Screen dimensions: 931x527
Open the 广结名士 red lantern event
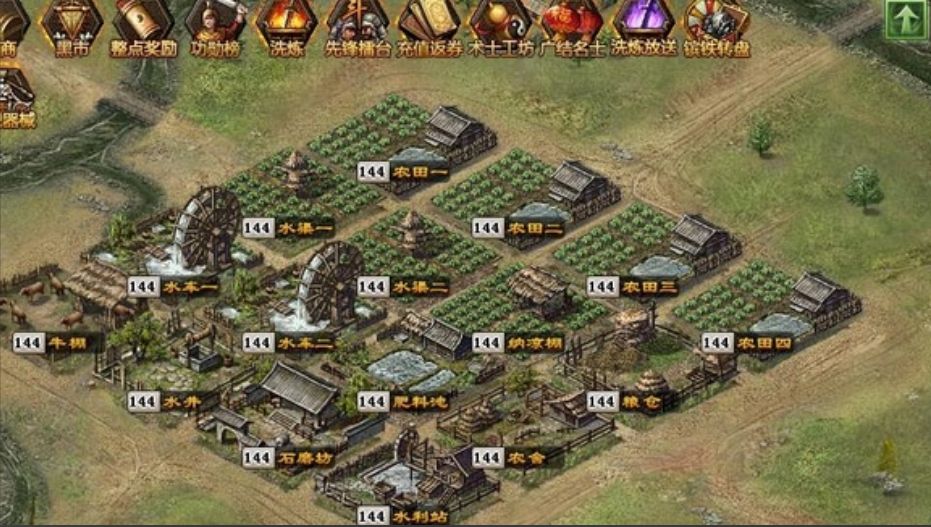pos(572,23)
